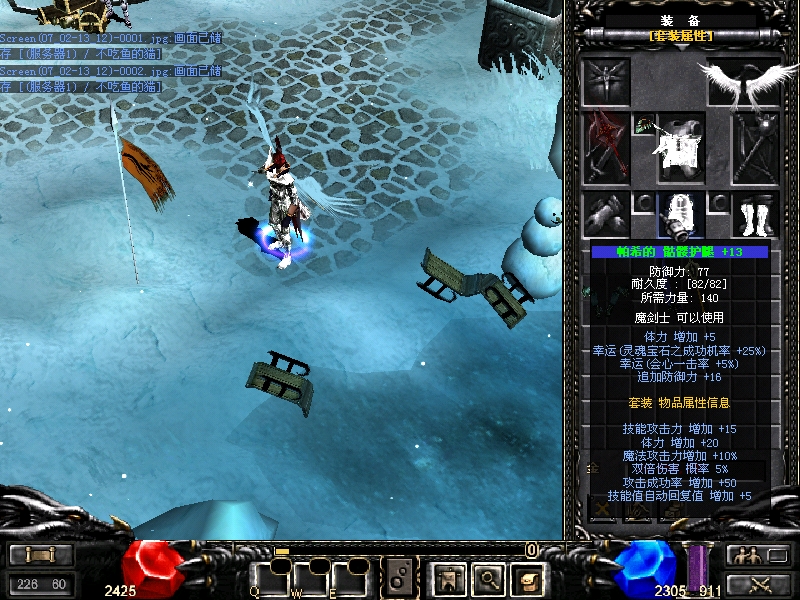The image size is (800, 600).
Task: Select the red weapon in the left-hand slot
Action: click(x=605, y=147)
